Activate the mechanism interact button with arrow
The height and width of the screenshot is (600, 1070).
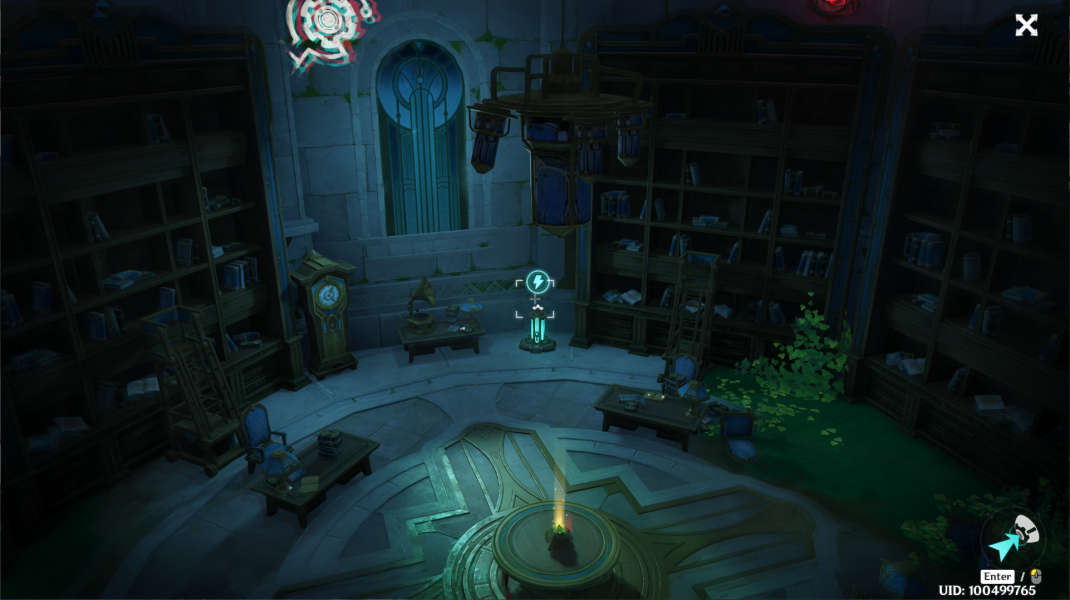point(1011,538)
